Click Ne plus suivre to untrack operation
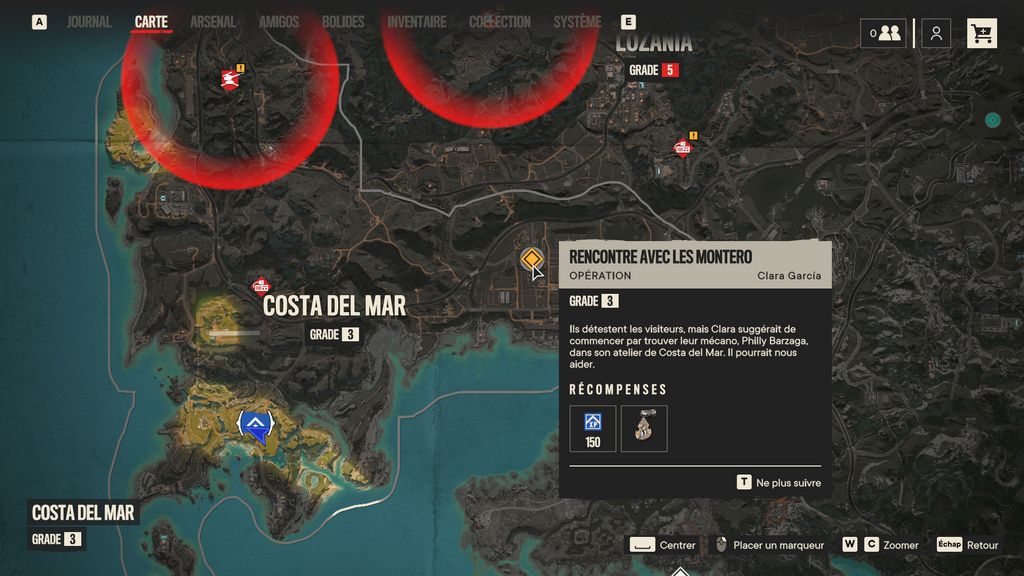1024x576 pixels. click(779, 482)
